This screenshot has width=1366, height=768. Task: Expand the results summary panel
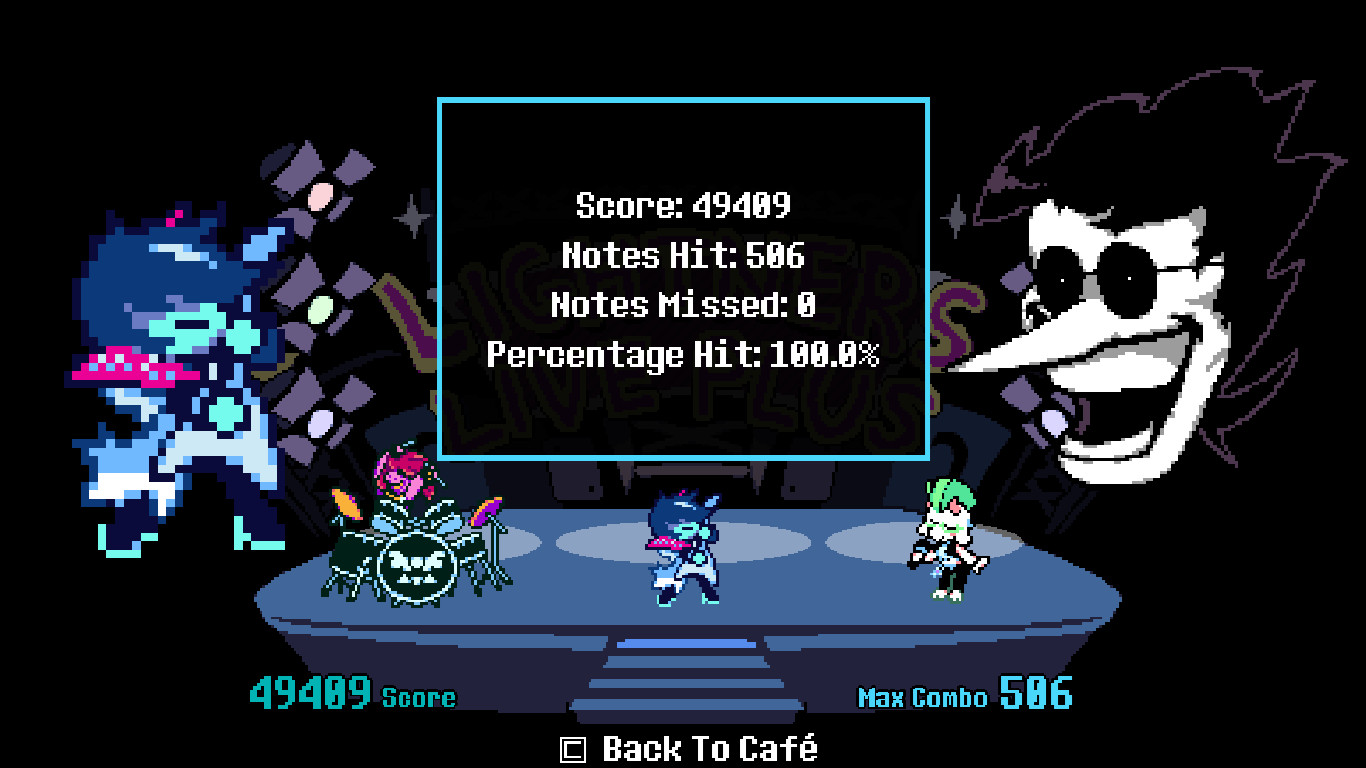[x=683, y=278]
